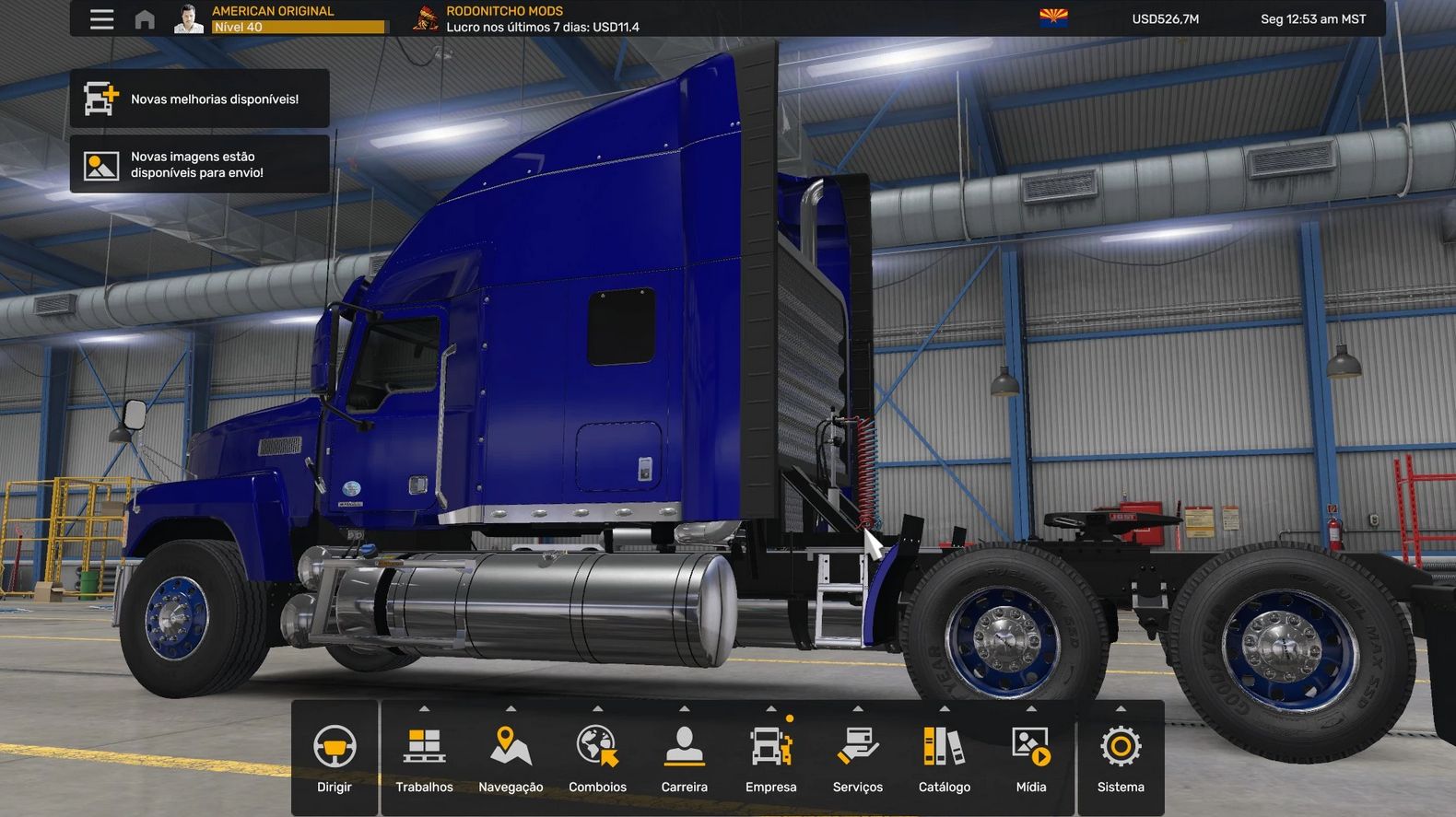The height and width of the screenshot is (817, 1456).
Task: Click the Arizona state flag icon
Action: tap(1053, 18)
